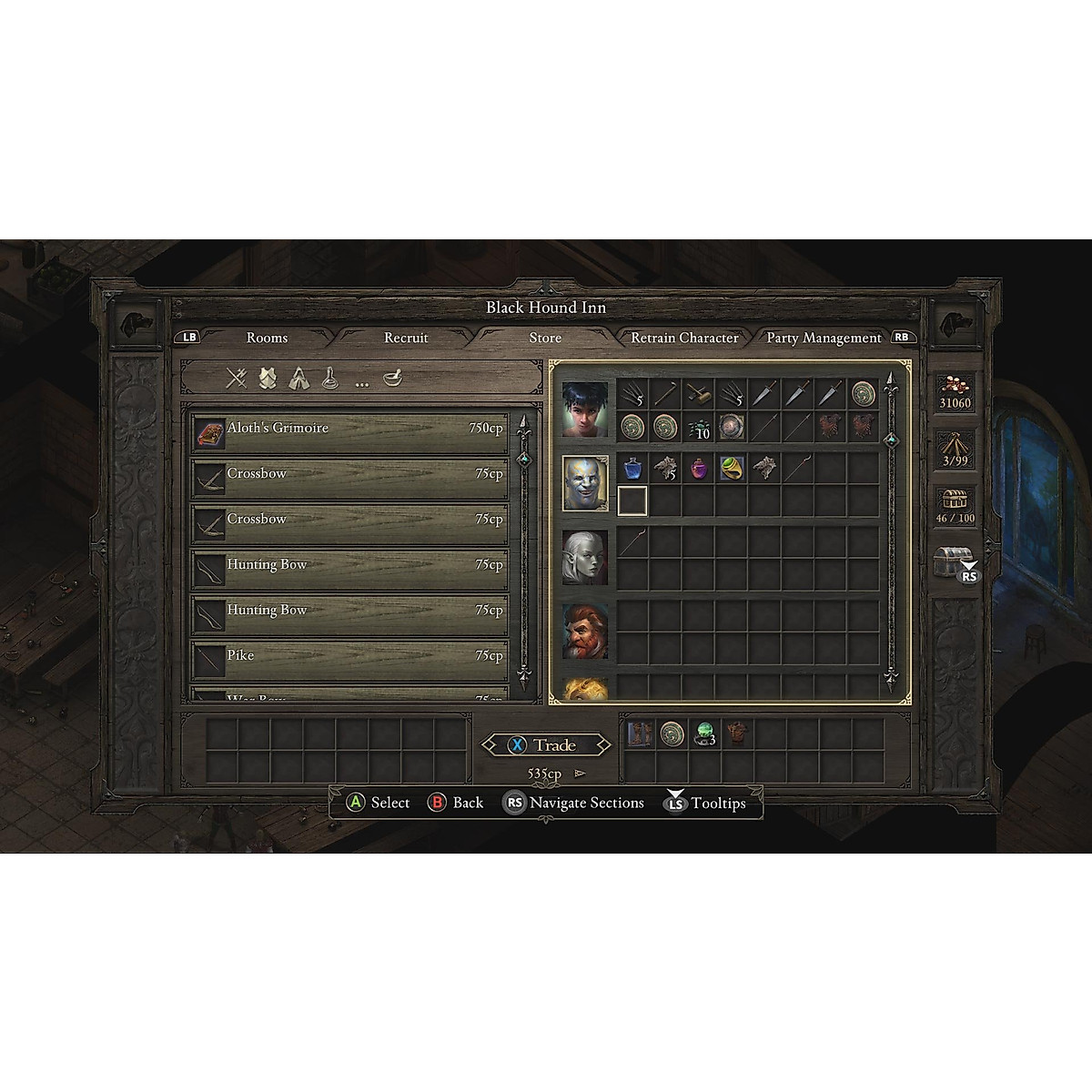Open the Party Management tab
The image size is (1092, 1092).
click(824, 338)
